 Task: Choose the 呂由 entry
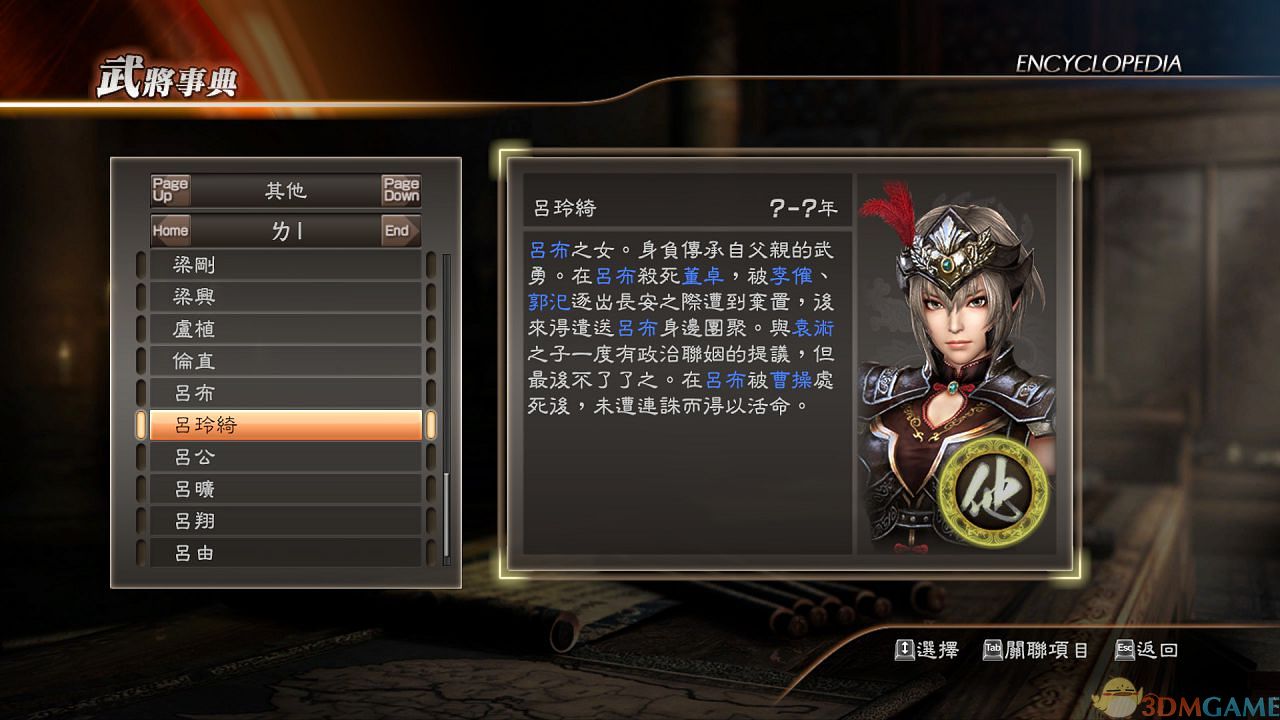click(285, 552)
